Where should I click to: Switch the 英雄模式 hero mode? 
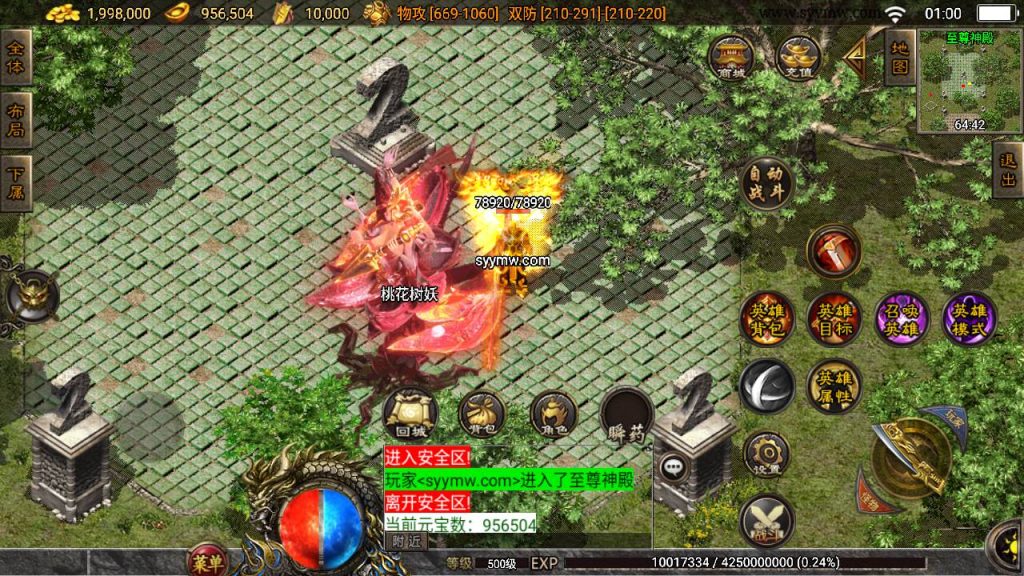click(x=968, y=319)
